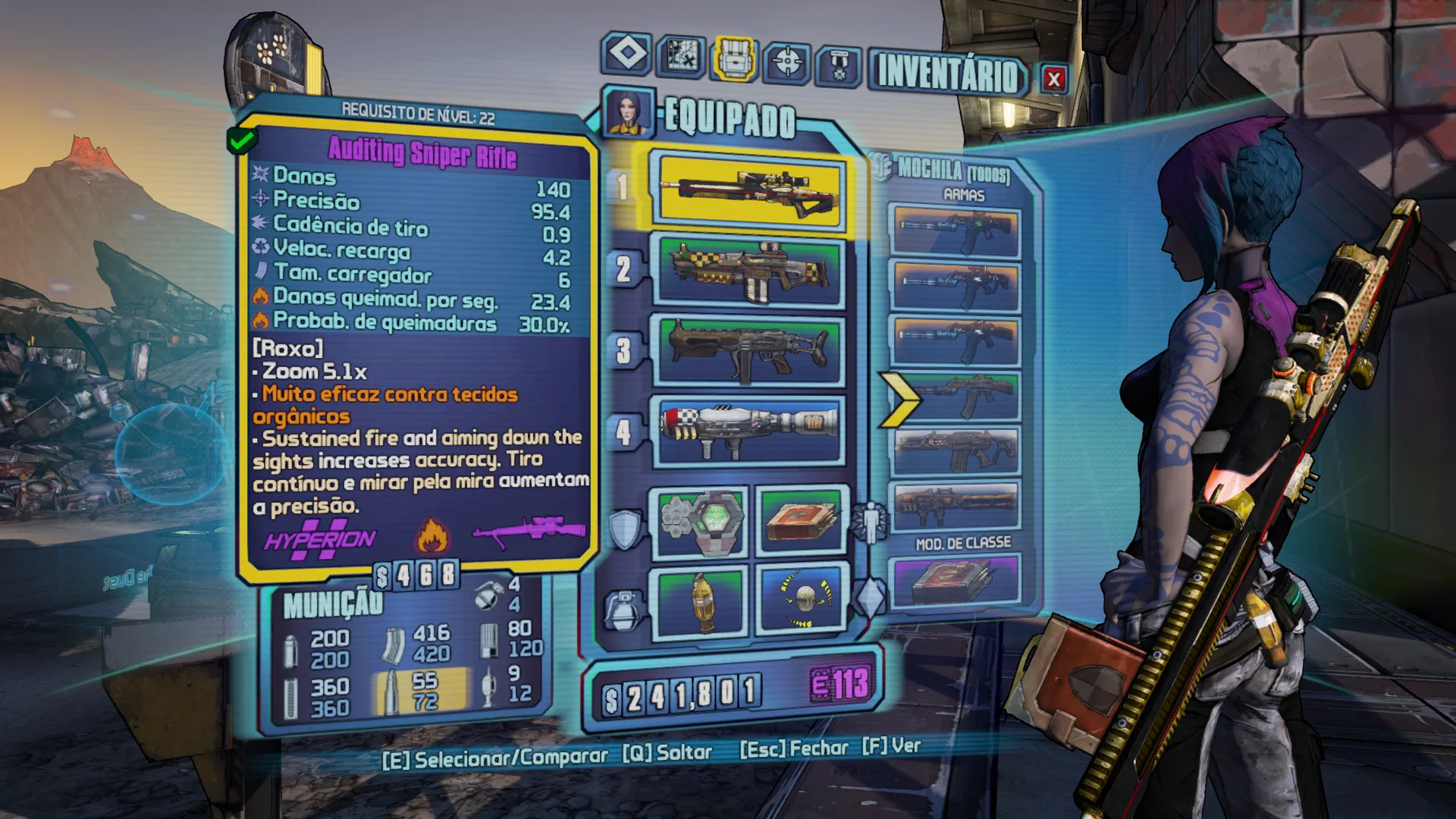The width and height of the screenshot is (1456, 819).
Task: Select the equipped sniper rifle in slot 1
Action: [x=750, y=193]
